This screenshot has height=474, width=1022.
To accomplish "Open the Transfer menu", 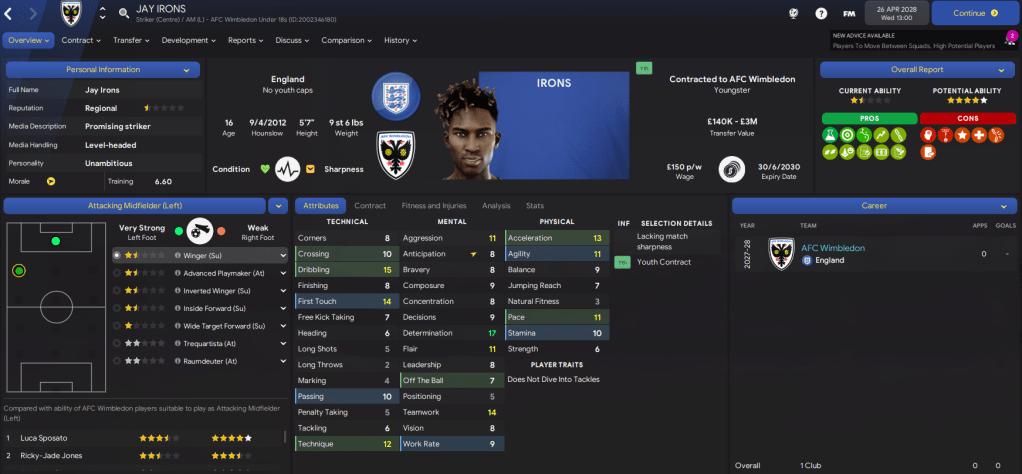I will 131,41.
